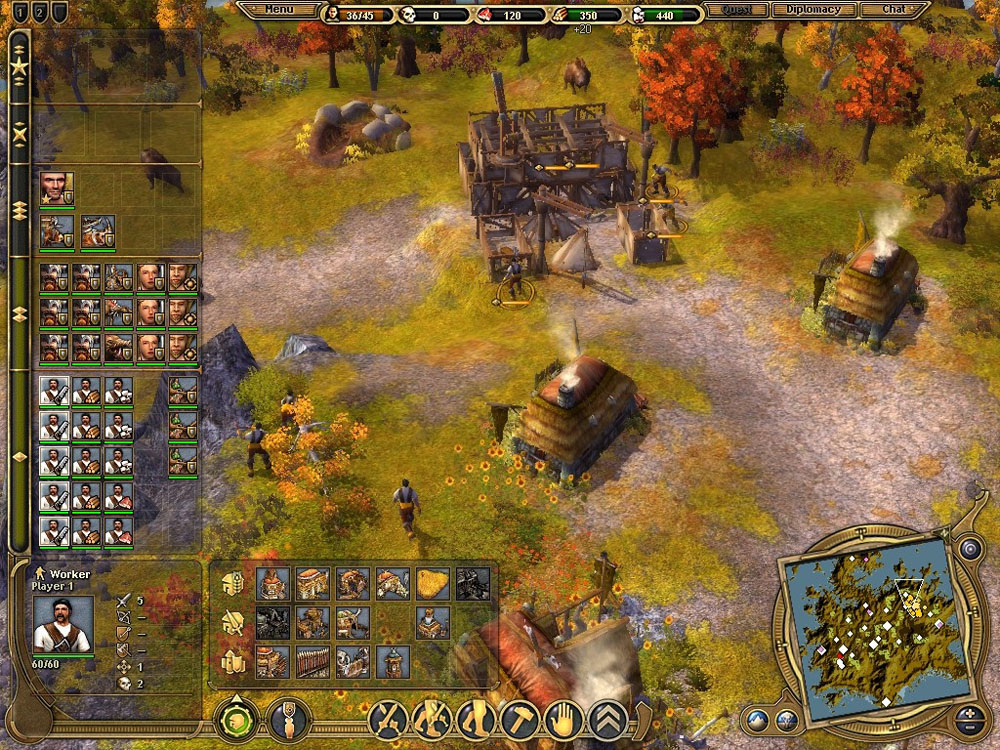Activate the crossed swords attack command
The height and width of the screenshot is (750, 1000).
click(x=387, y=719)
